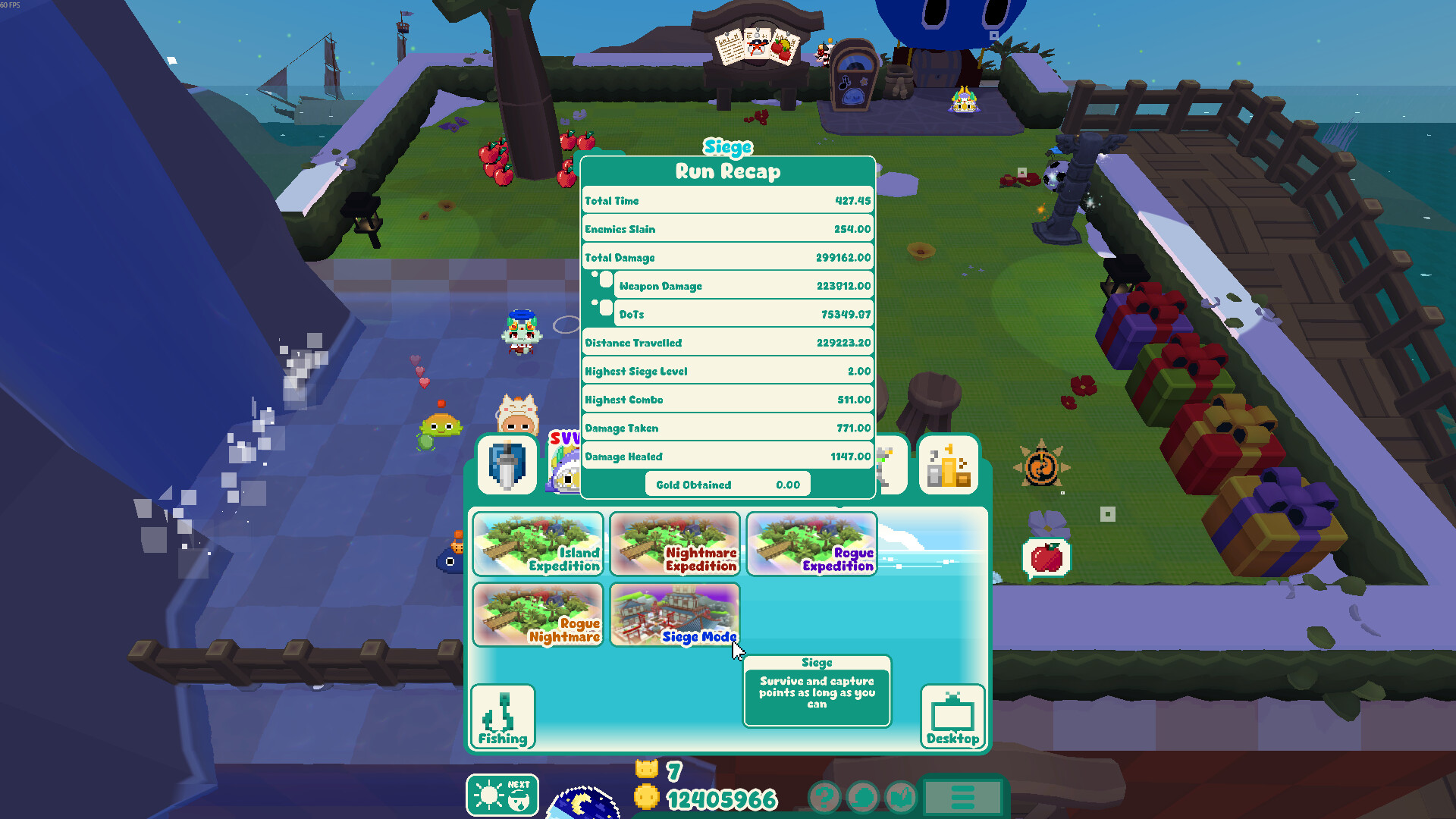Image resolution: width=1456 pixels, height=819 pixels.
Task: Switch to the Siege tab above Run Recap
Action: [727, 146]
